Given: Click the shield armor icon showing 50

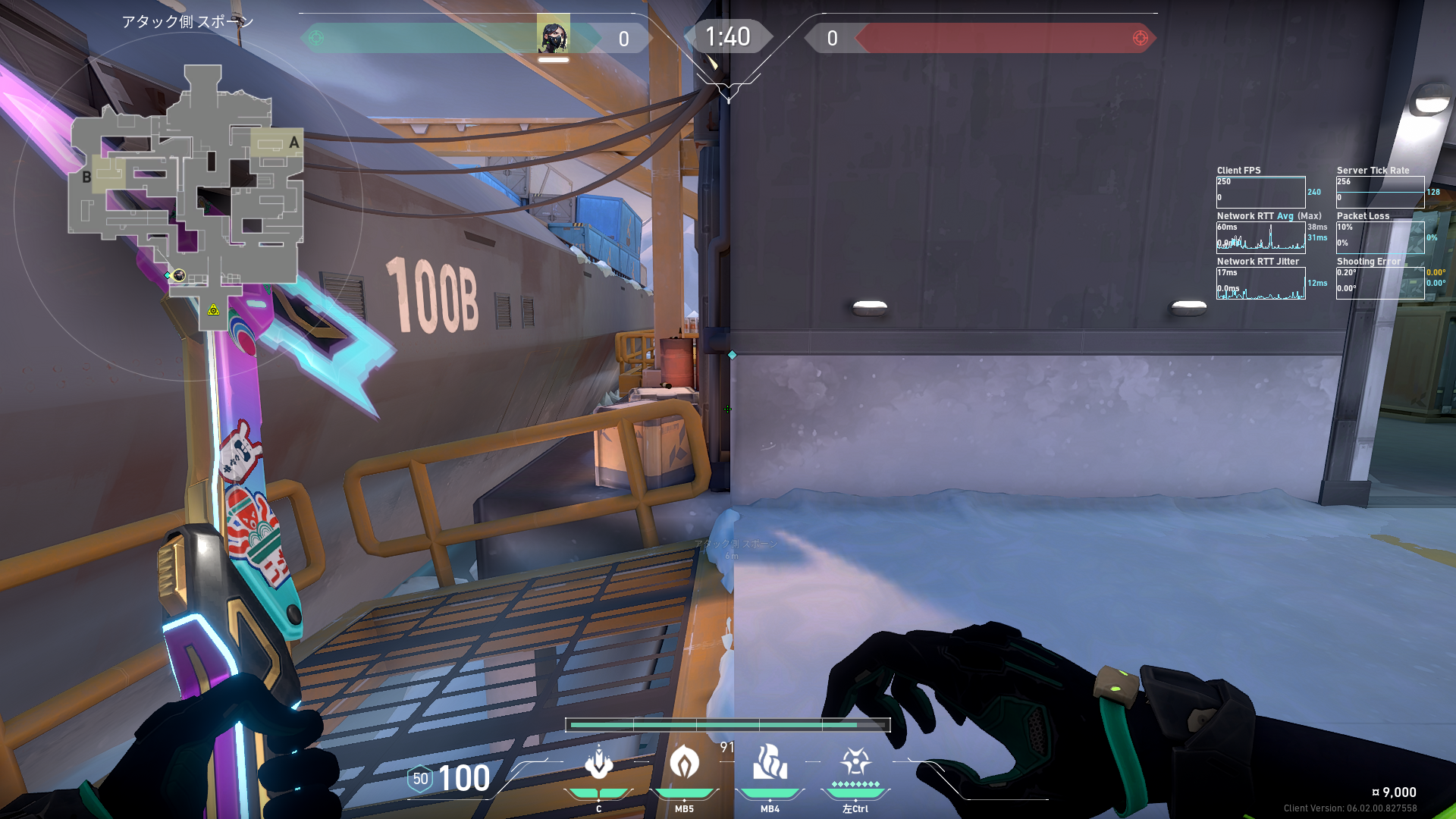Looking at the screenshot, I should (x=420, y=779).
